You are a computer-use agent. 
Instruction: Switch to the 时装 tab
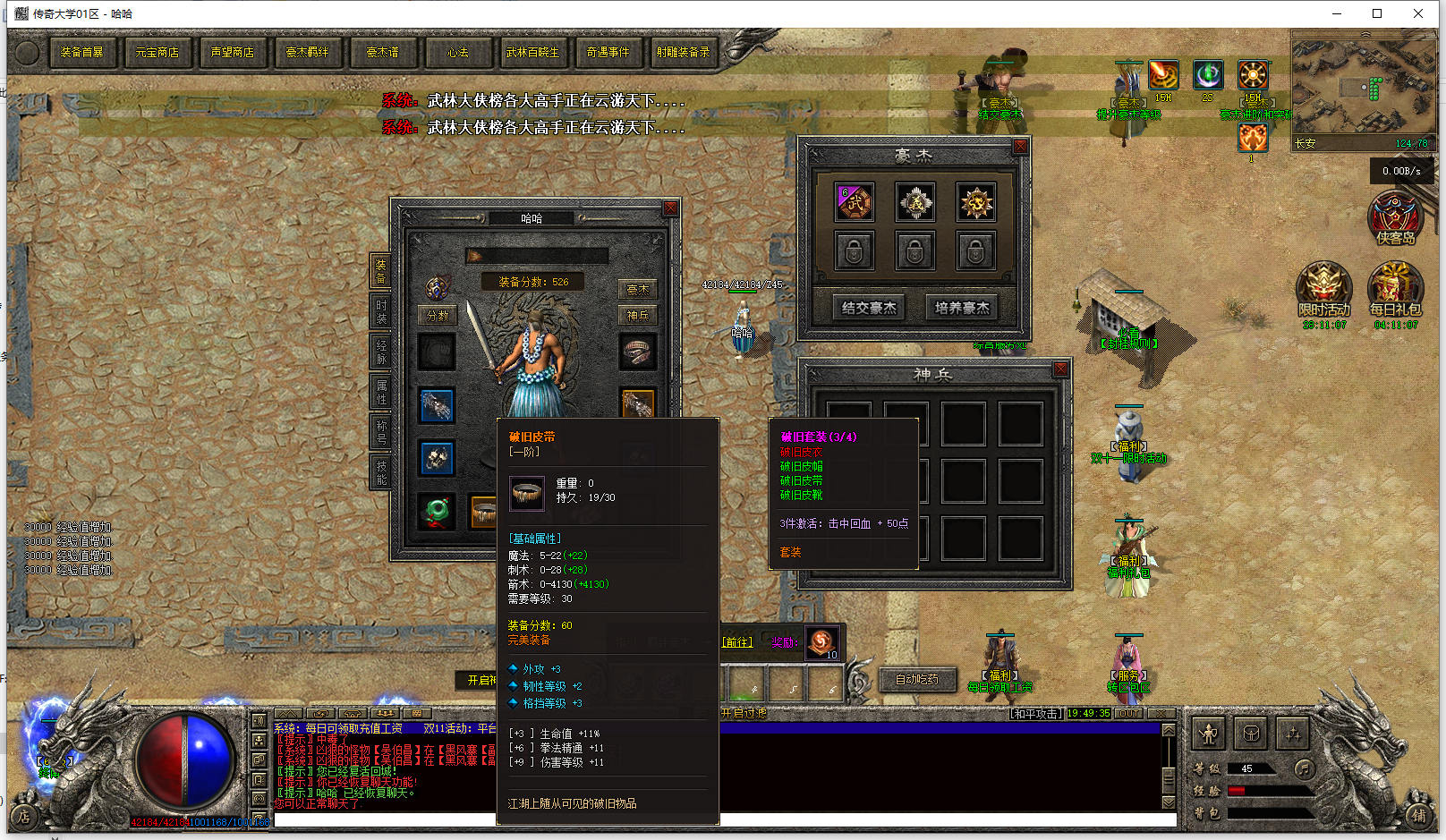pos(381,310)
